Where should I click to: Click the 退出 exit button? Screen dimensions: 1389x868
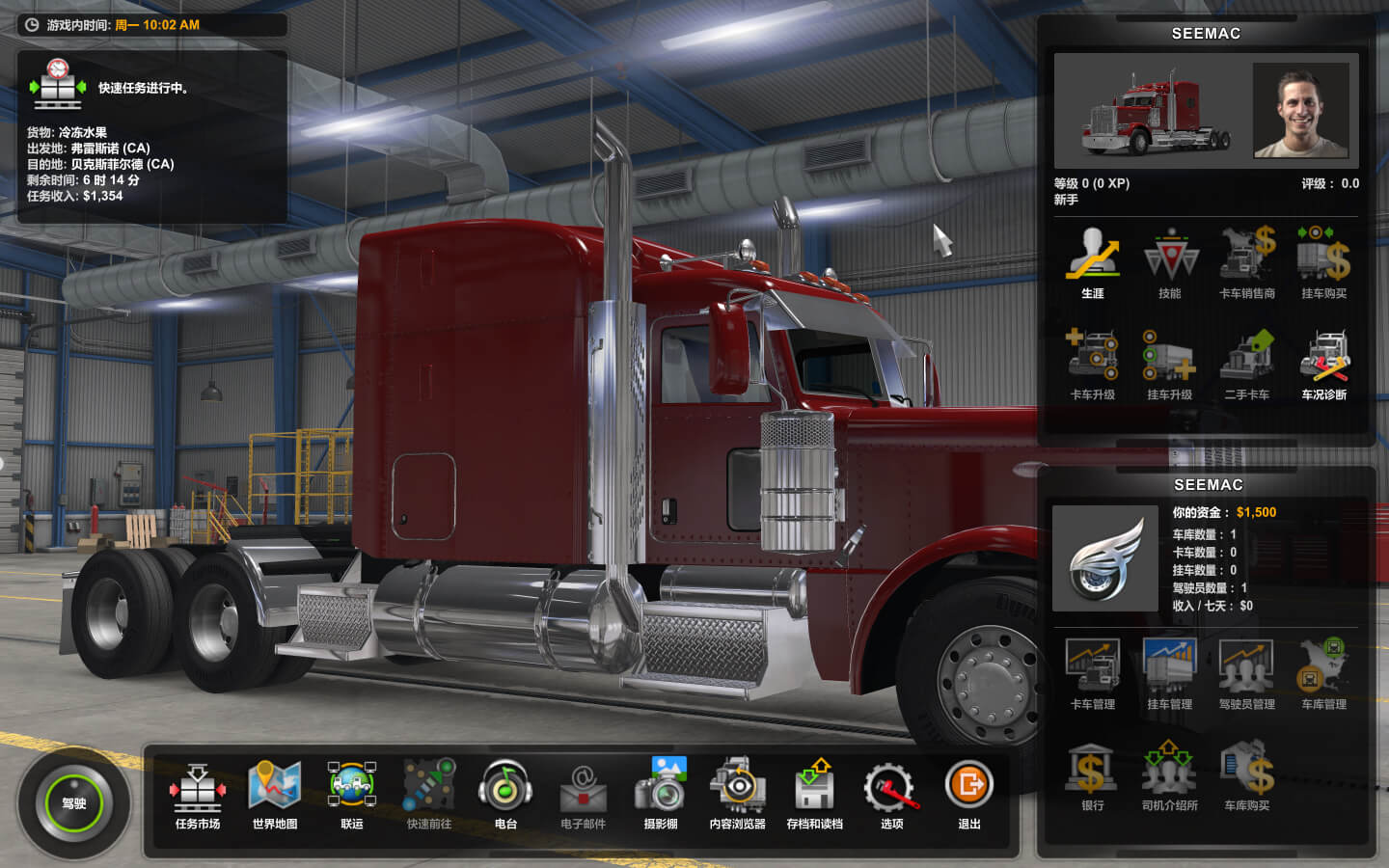[x=969, y=793]
